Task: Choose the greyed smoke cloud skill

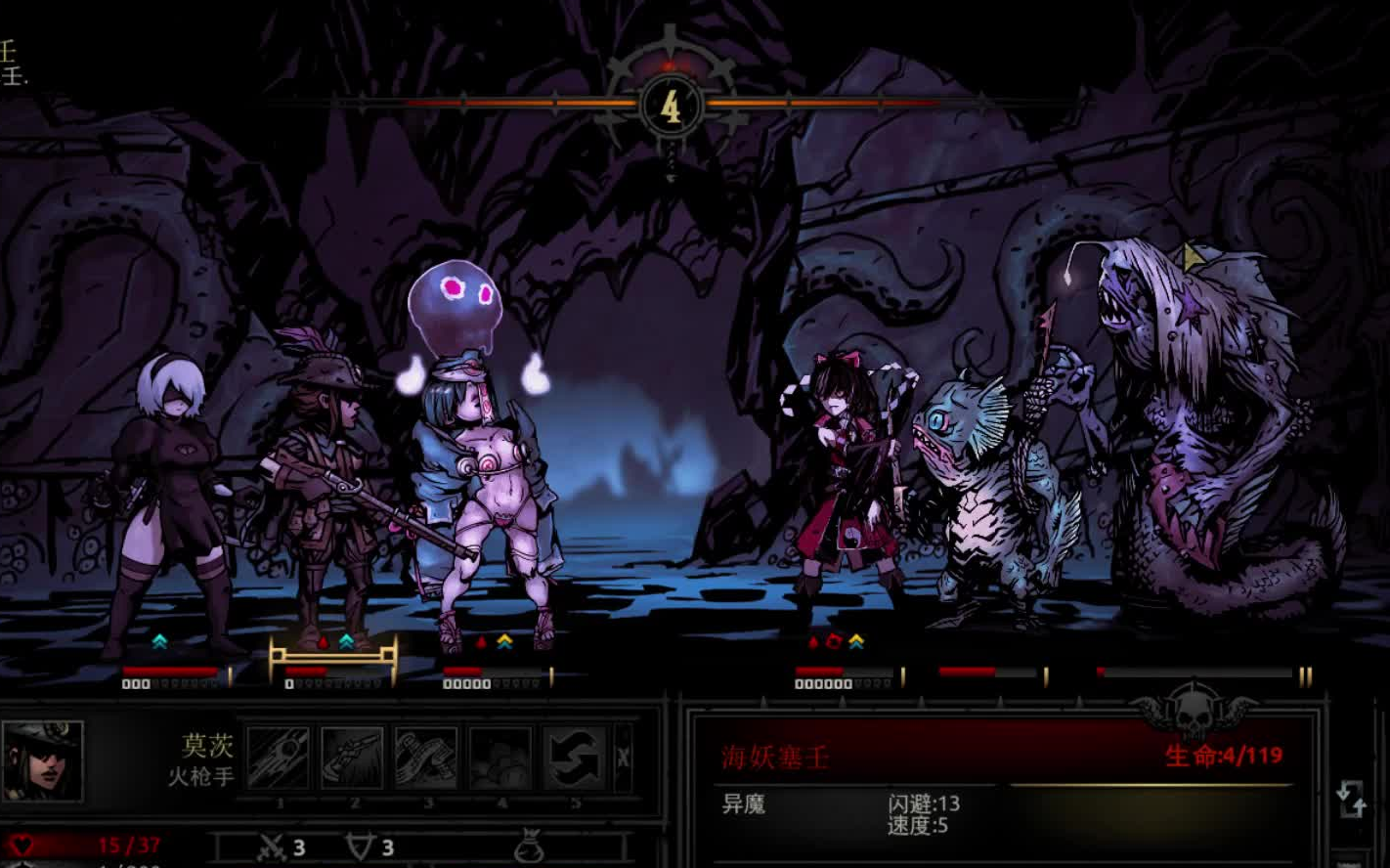Action: click(x=500, y=758)
